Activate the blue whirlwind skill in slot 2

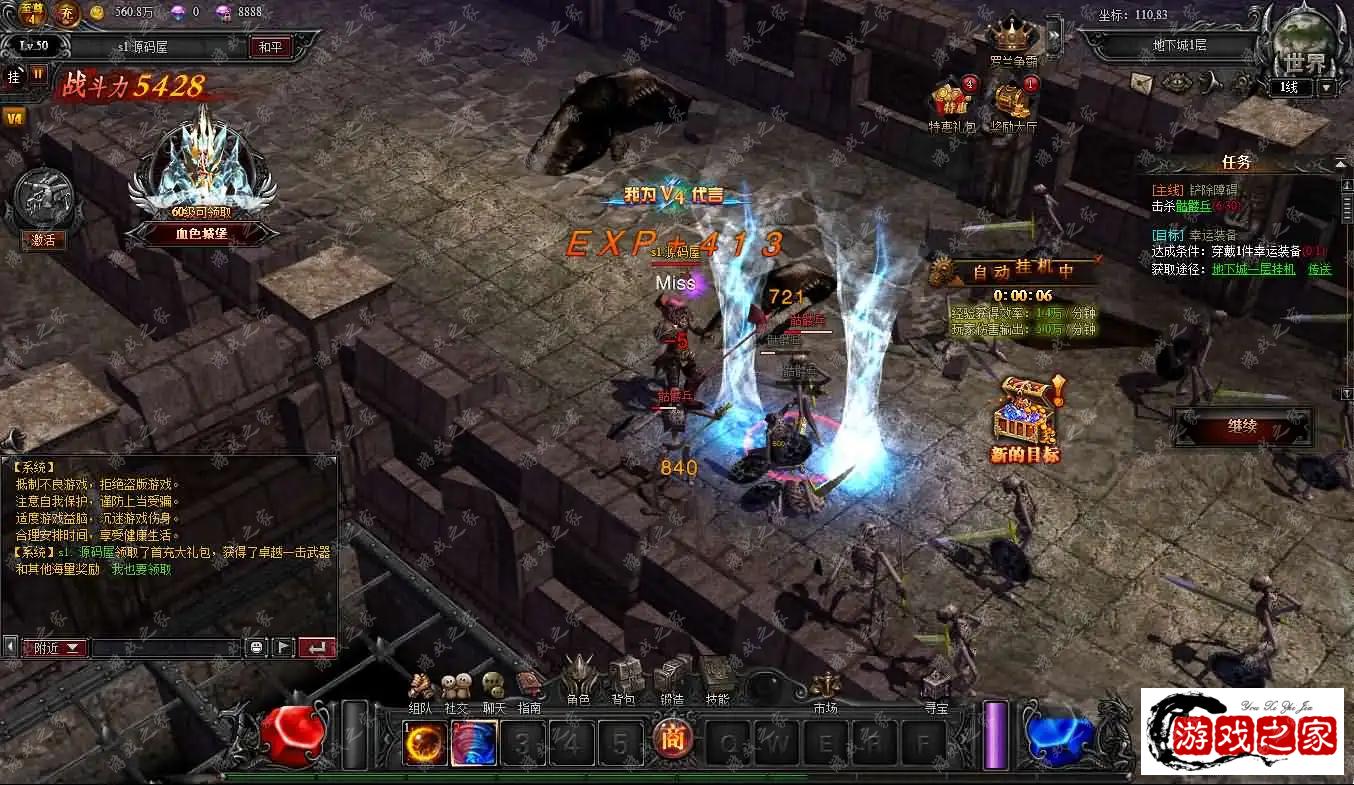[x=474, y=744]
